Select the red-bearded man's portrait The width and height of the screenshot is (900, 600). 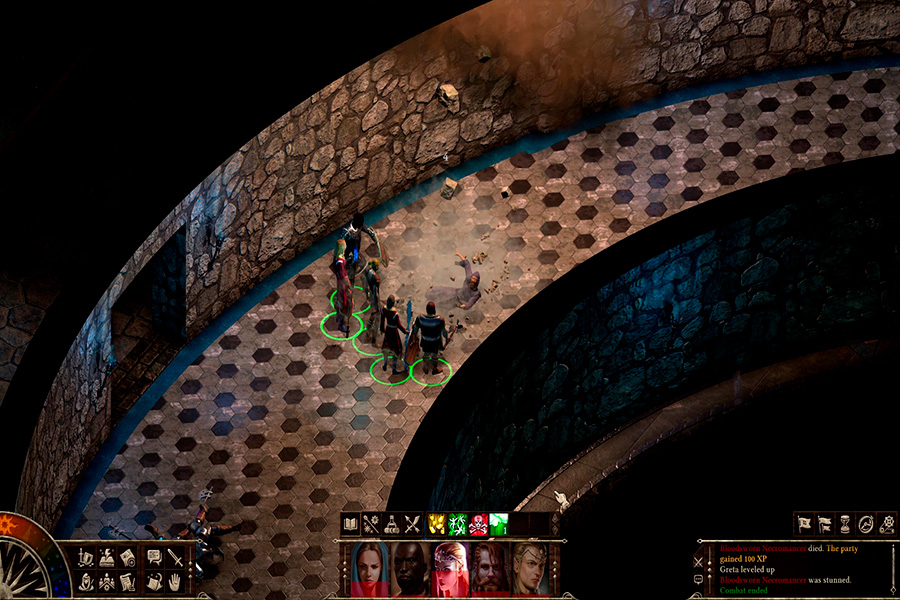[489, 567]
